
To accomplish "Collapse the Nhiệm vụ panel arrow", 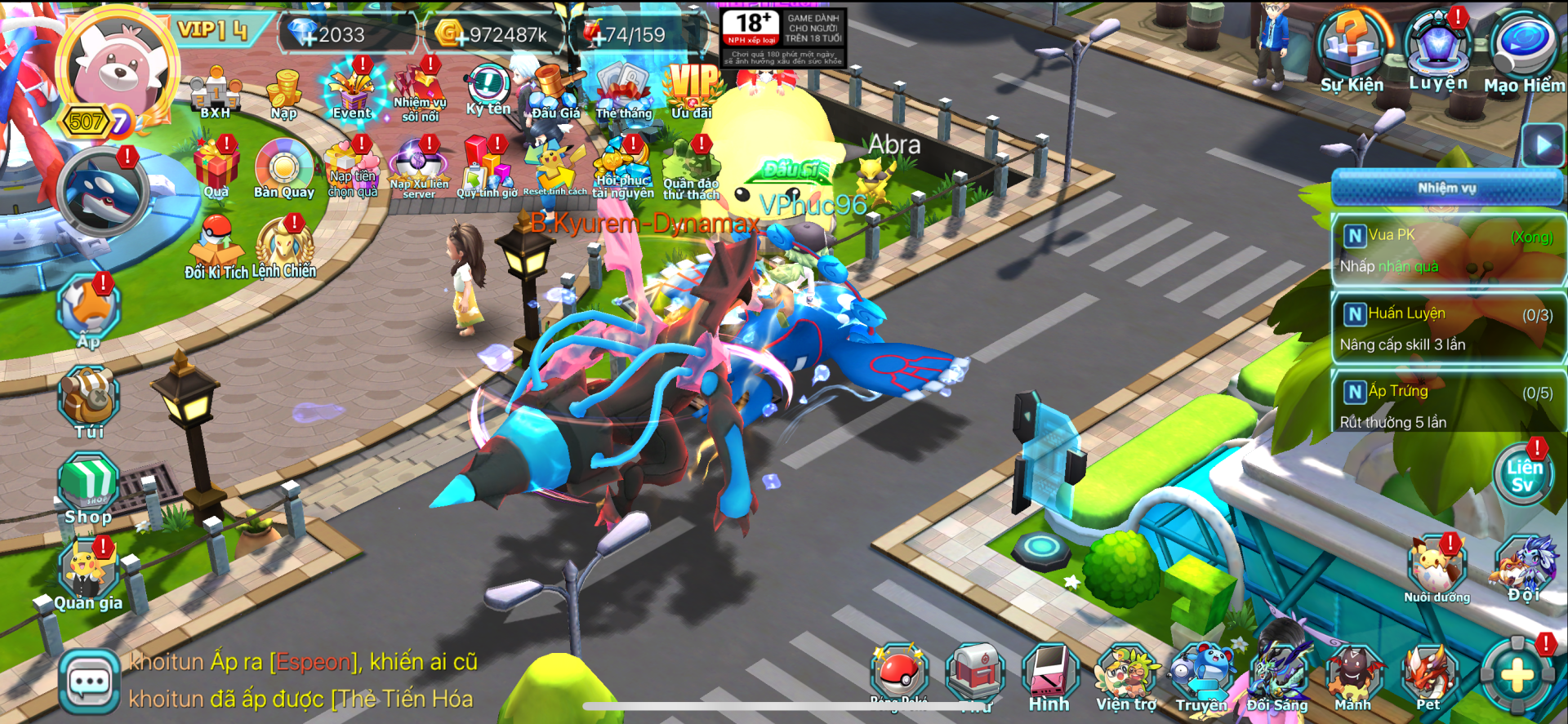I will tap(1543, 146).
